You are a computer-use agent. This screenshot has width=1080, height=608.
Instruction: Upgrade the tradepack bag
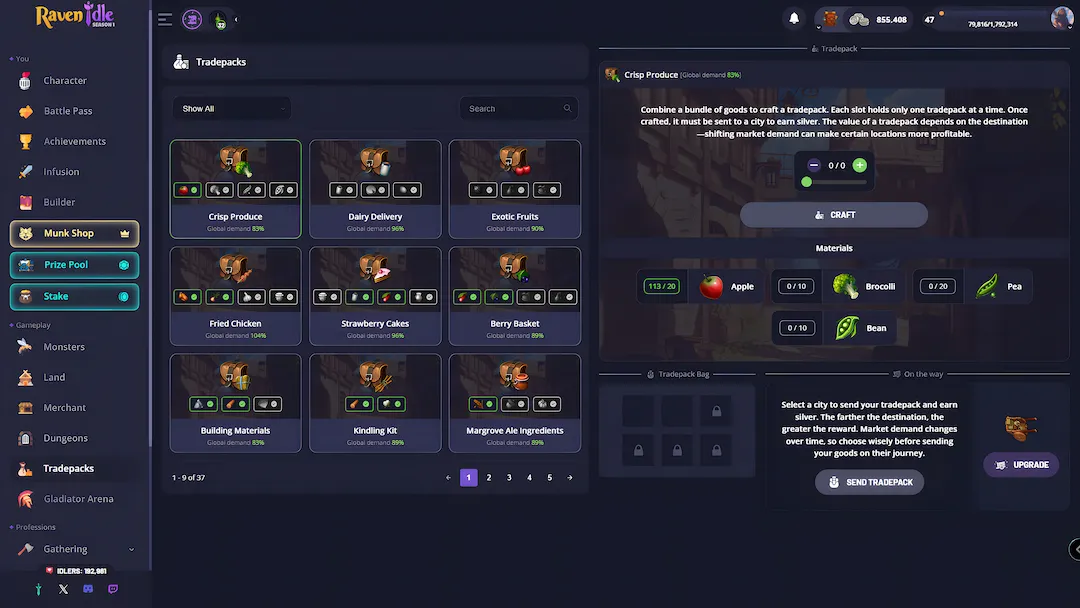pyautogui.click(x=1020, y=465)
